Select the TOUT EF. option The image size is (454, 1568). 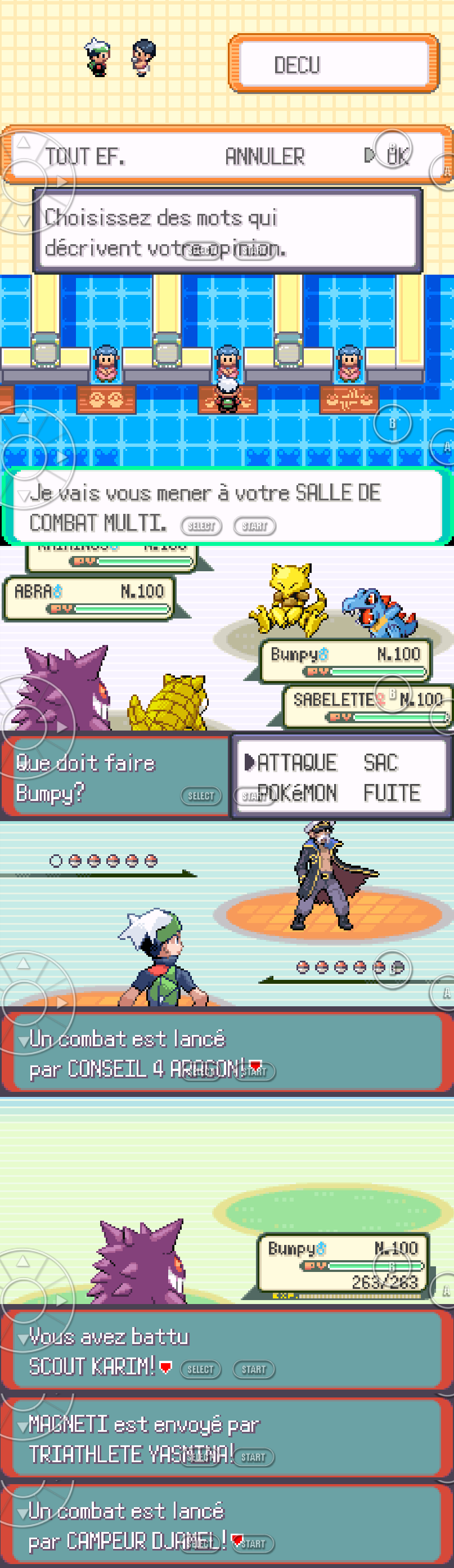point(84,156)
